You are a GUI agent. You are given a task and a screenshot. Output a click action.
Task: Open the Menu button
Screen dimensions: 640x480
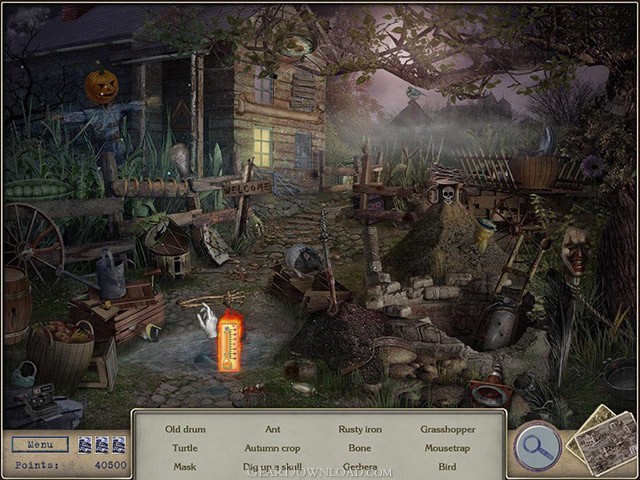pos(40,444)
